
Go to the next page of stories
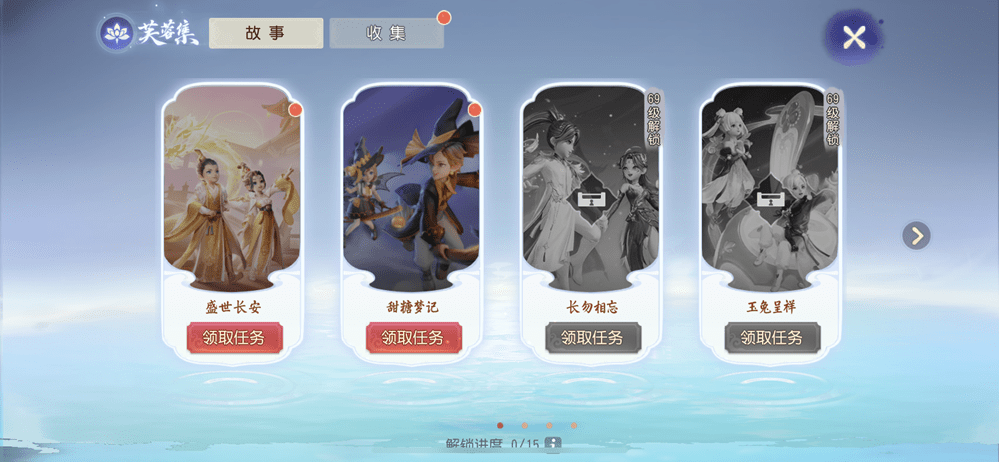916,236
